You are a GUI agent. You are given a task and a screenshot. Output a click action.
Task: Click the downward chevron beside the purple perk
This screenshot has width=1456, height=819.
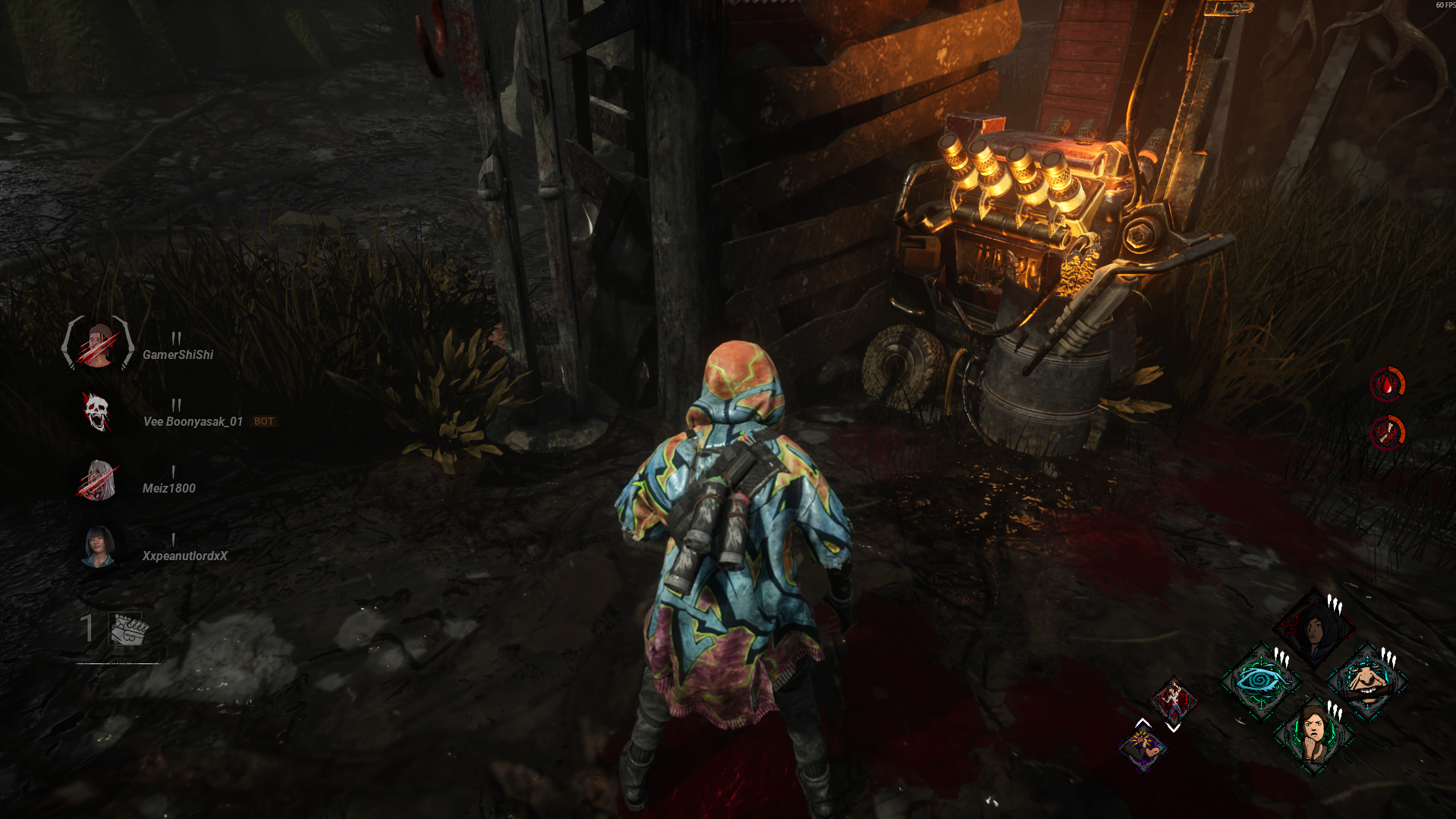tap(1171, 729)
